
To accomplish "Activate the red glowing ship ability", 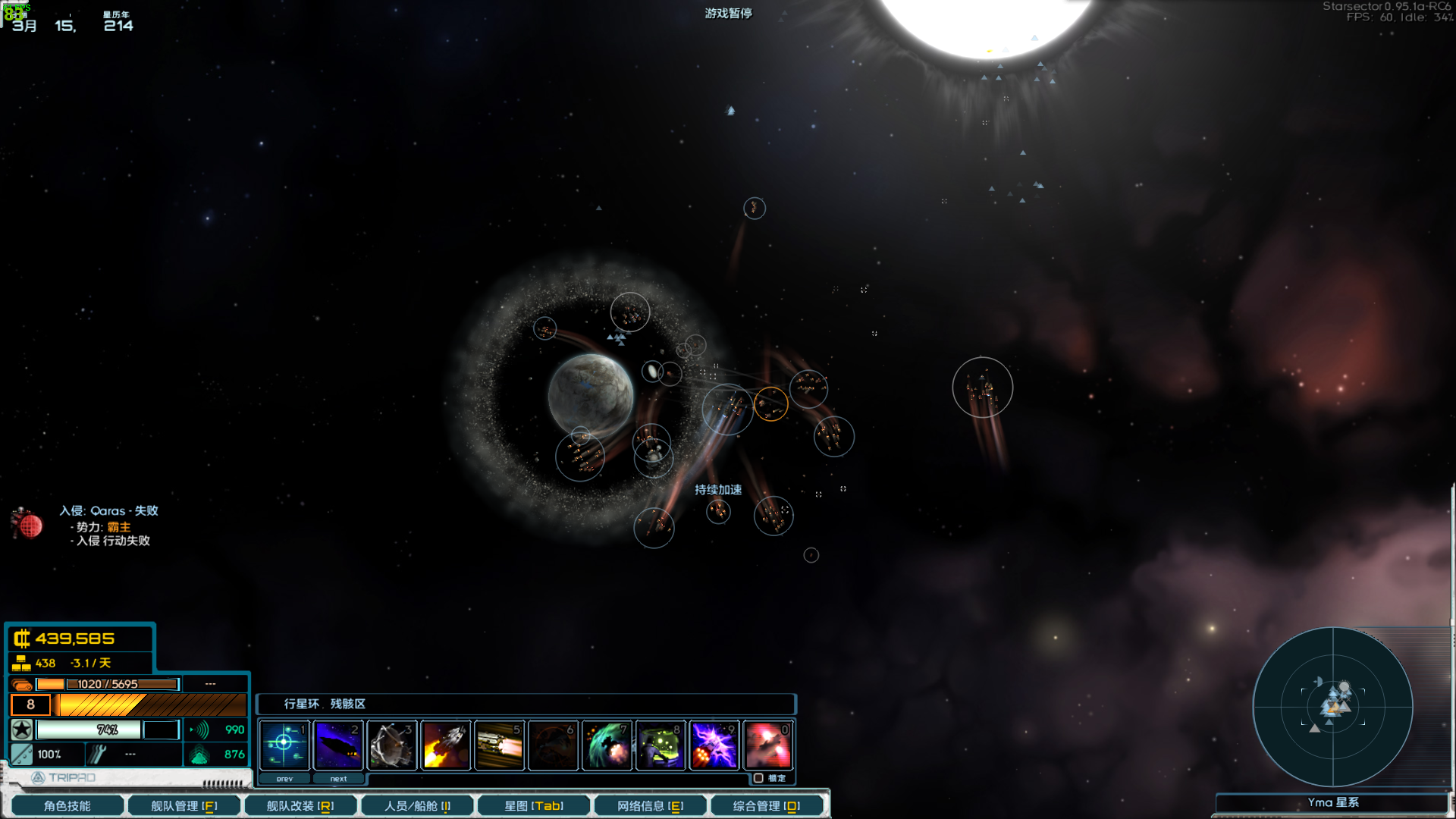I will 768,745.
